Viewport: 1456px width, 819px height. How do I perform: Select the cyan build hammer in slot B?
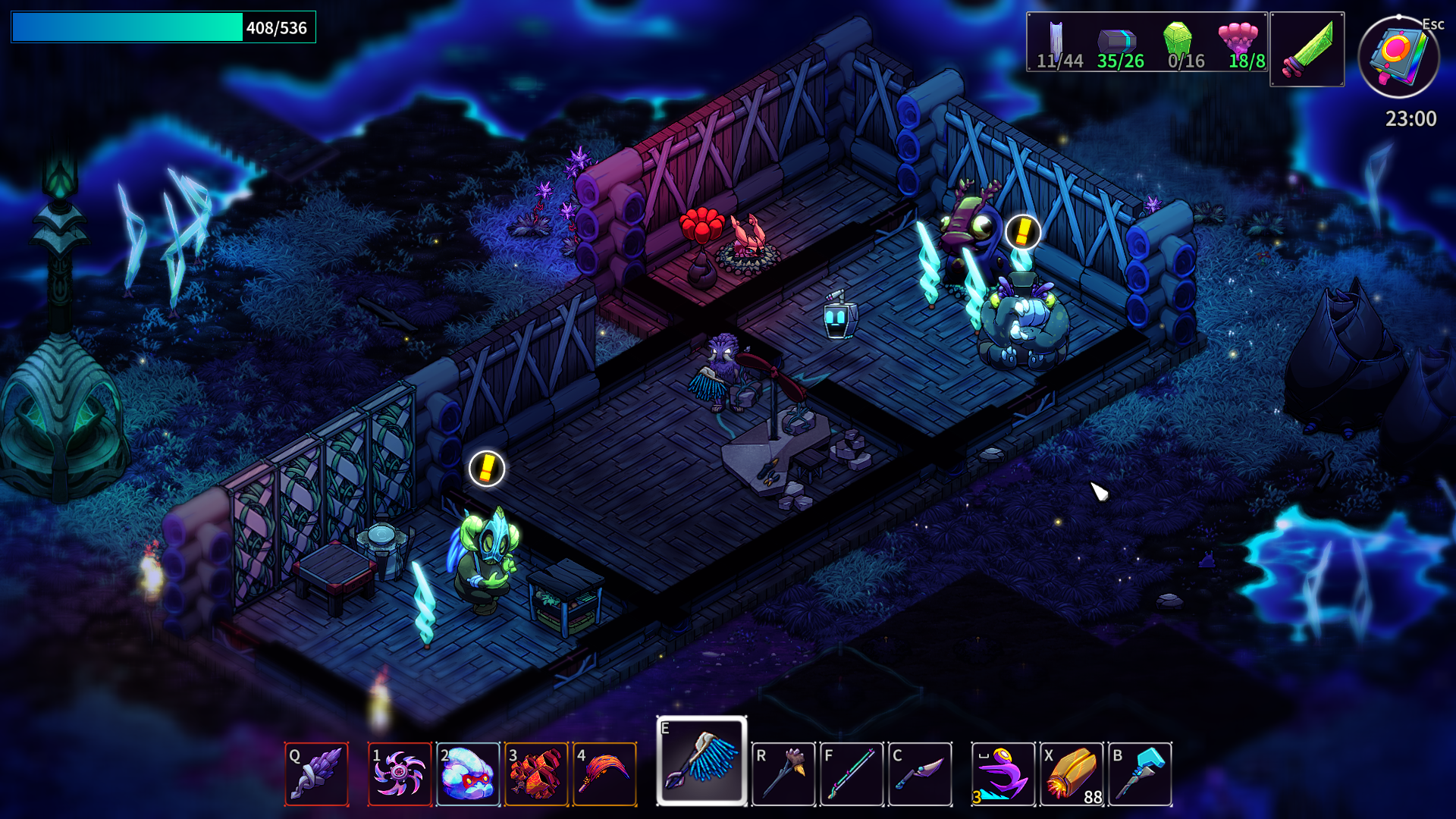[1140, 773]
